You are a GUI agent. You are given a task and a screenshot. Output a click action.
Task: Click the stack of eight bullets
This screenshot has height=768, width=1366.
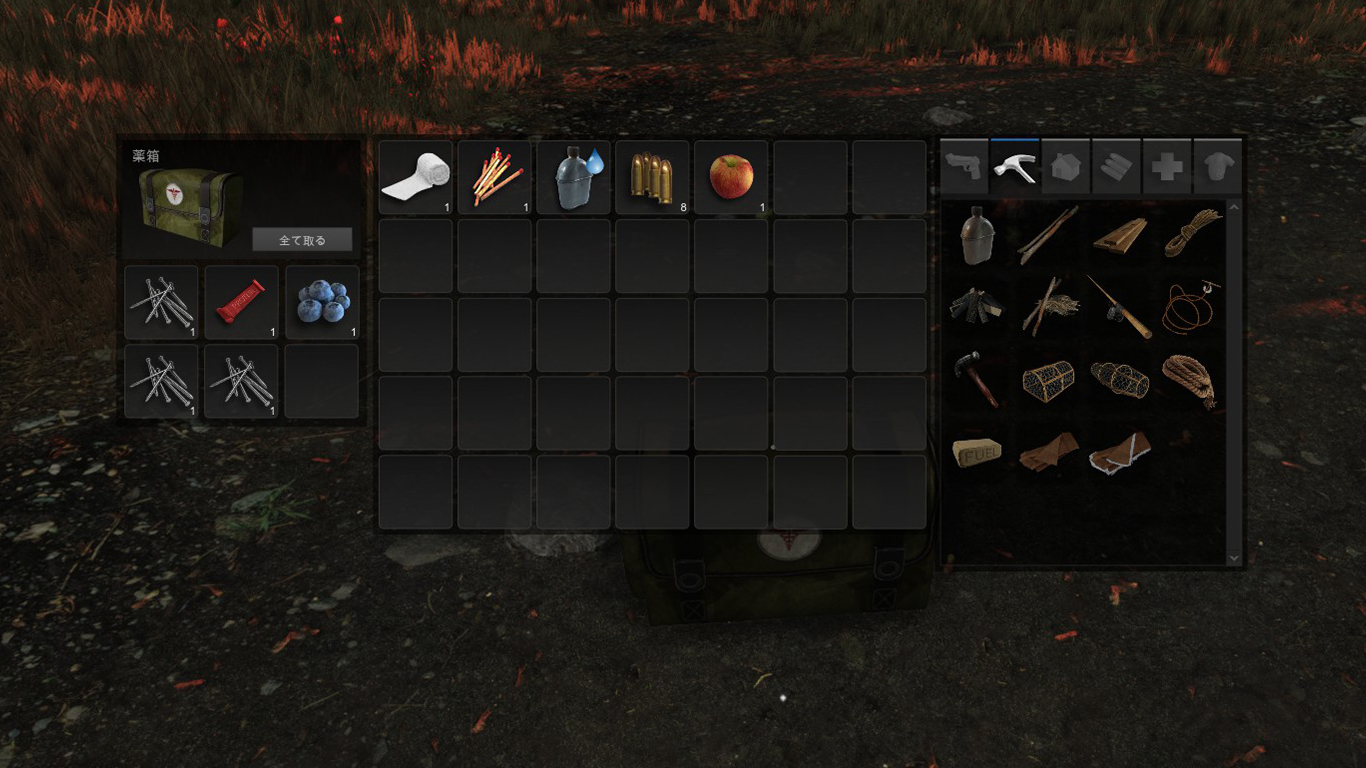tap(652, 177)
